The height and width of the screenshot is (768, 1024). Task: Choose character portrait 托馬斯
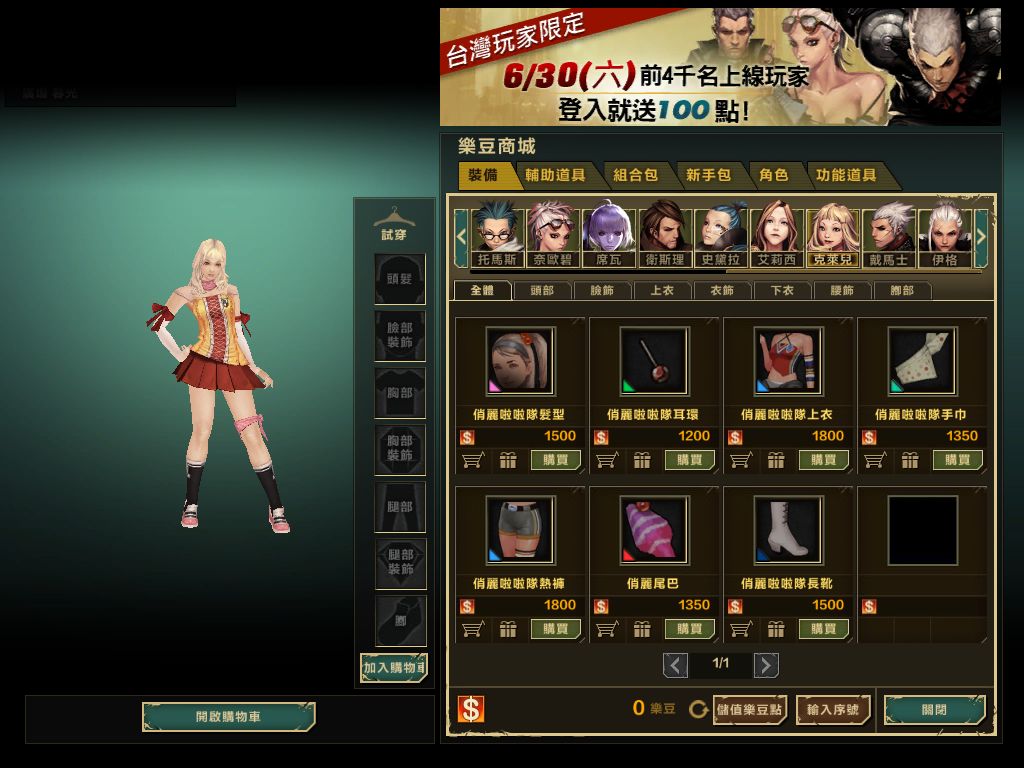497,236
